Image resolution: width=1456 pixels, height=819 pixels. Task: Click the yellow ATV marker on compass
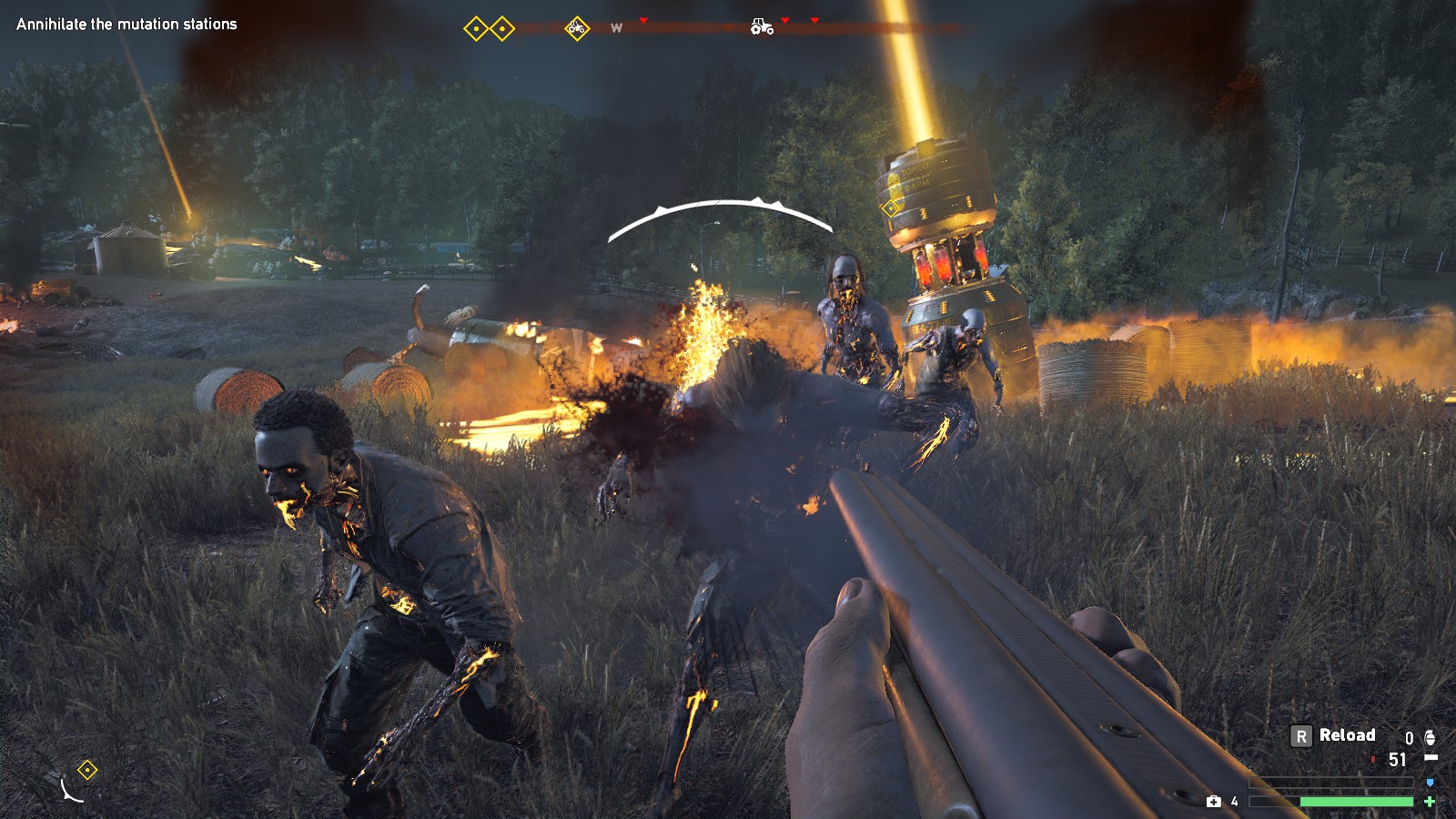576,28
